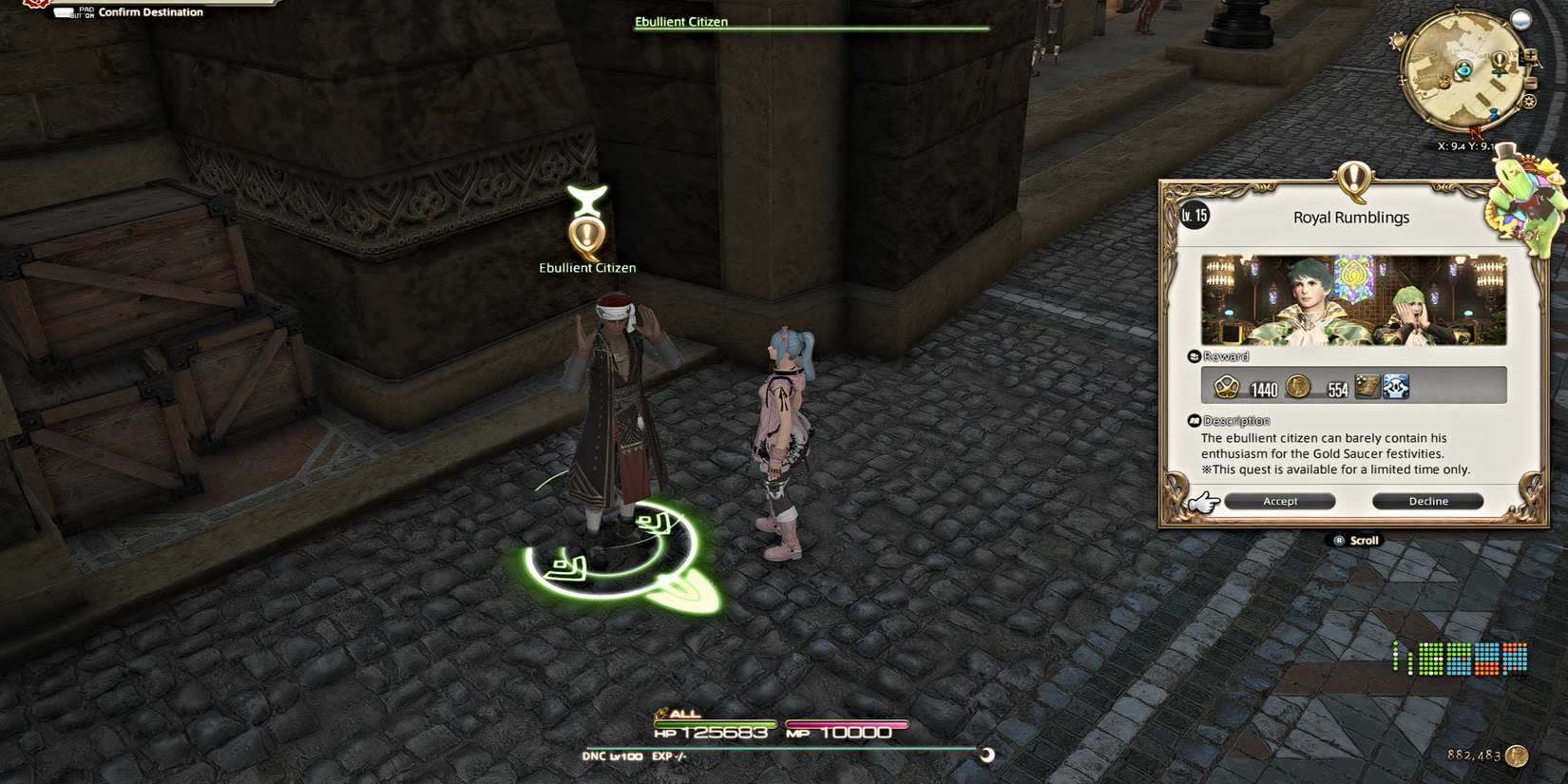
Task: Click the blue Triple Triad card reward icon
Action: pyautogui.click(x=1396, y=386)
